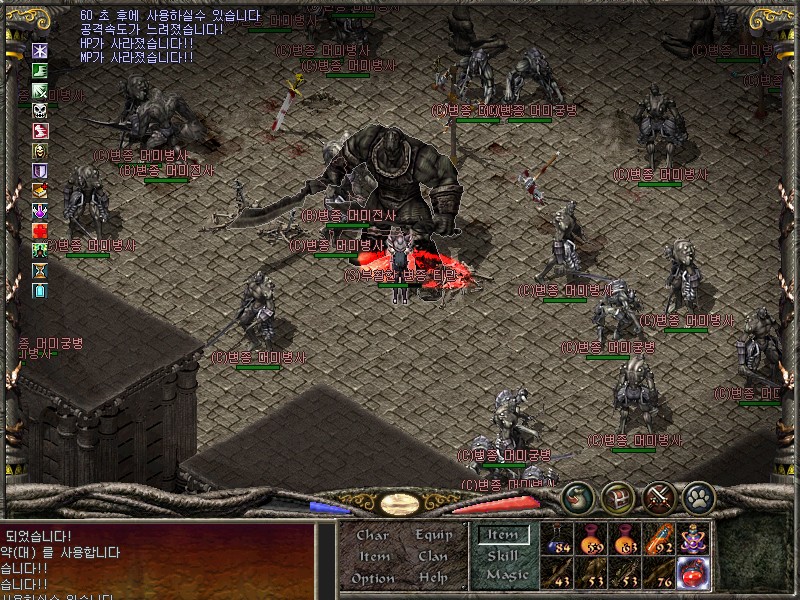Open the treasure chest button

click(617, 497)
